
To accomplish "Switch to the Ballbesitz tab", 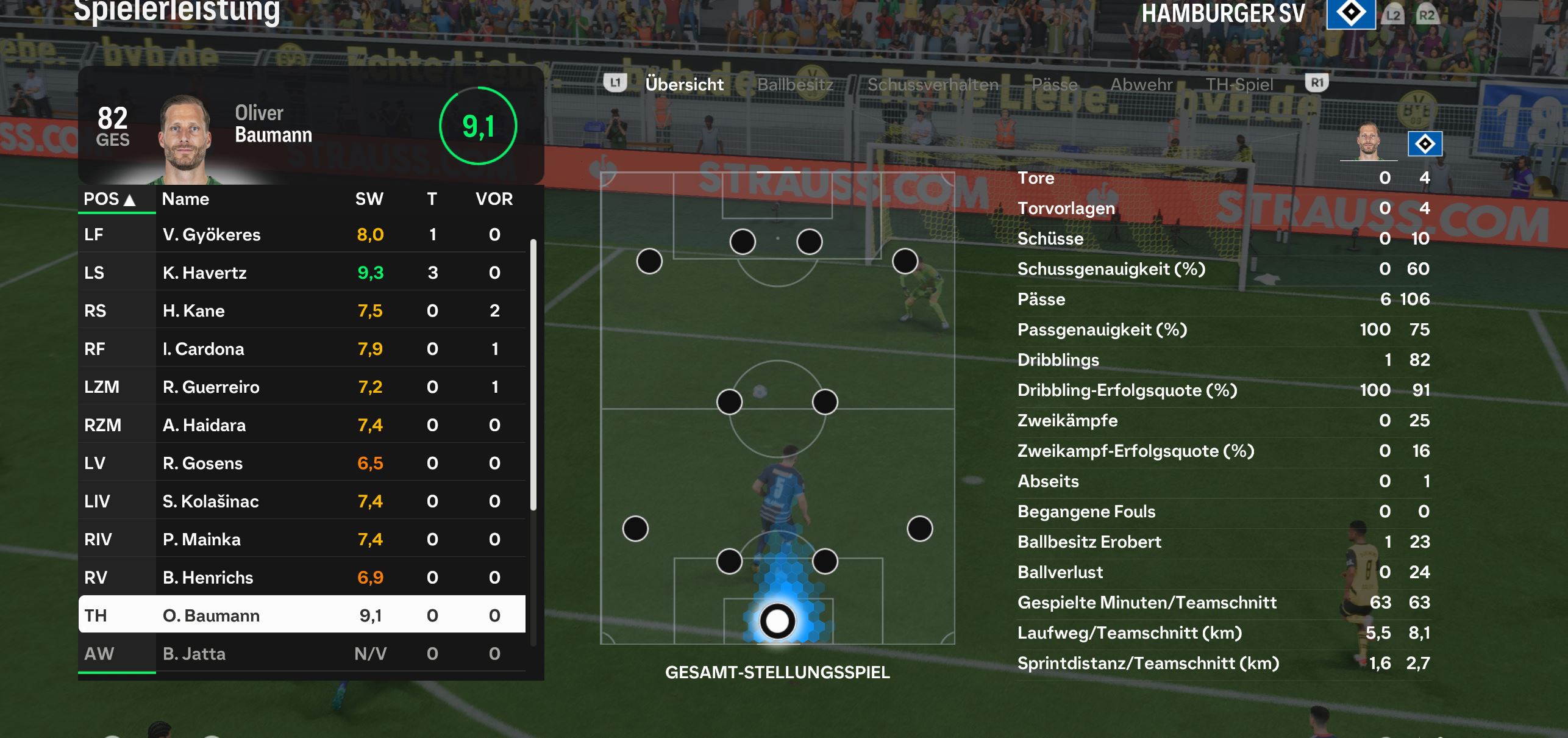I will [795, 85].
